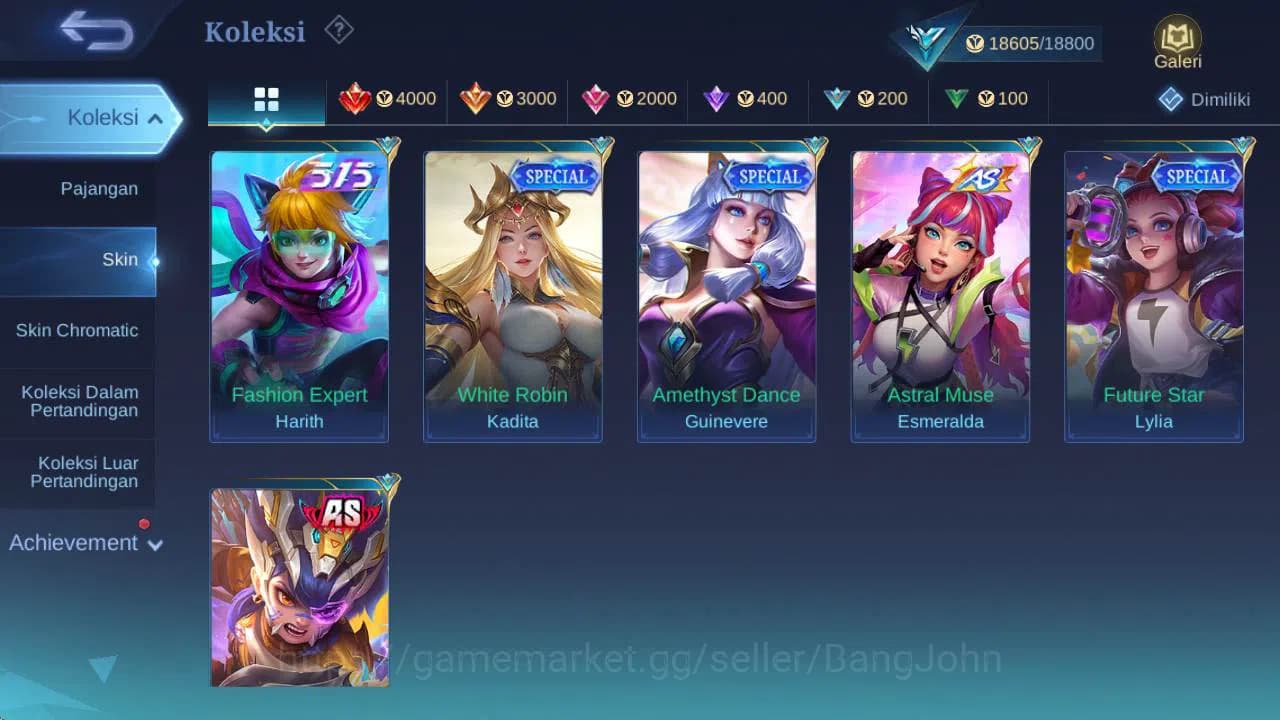Viewport: 1280px width, 720px height.
Task: Select the grid view filter icon
Action: coord(265,99)
